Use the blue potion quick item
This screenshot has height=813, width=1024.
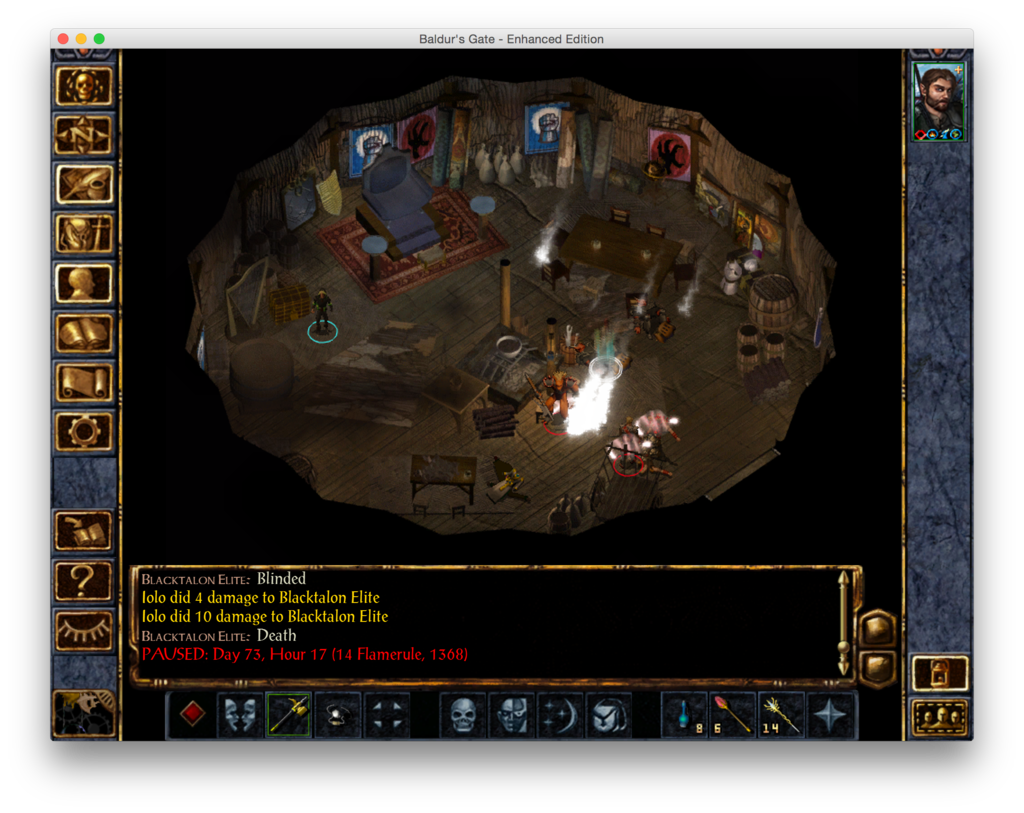pyautogui.click(x=685, y=715)
